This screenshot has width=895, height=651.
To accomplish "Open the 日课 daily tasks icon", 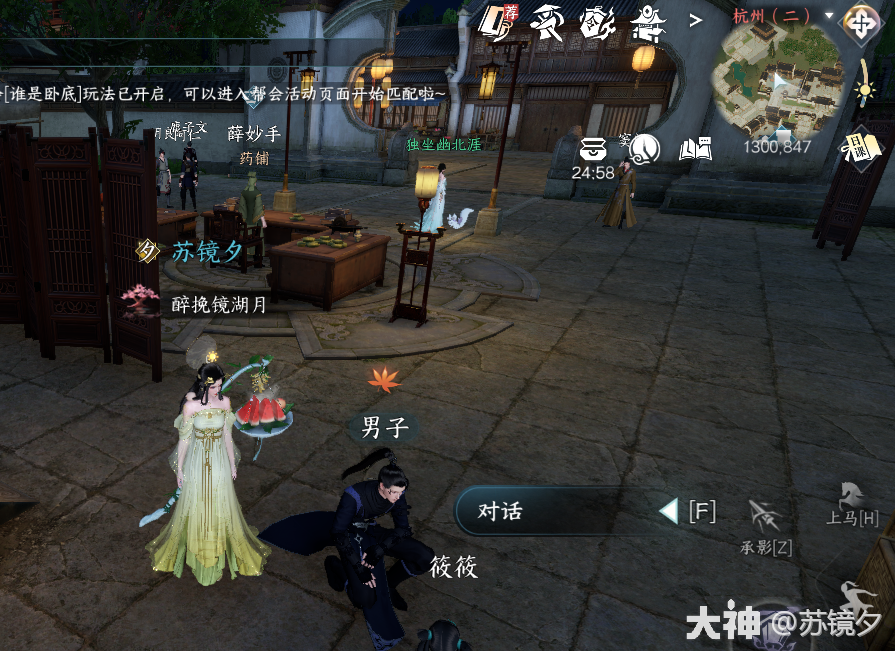I will coord(864,148).
